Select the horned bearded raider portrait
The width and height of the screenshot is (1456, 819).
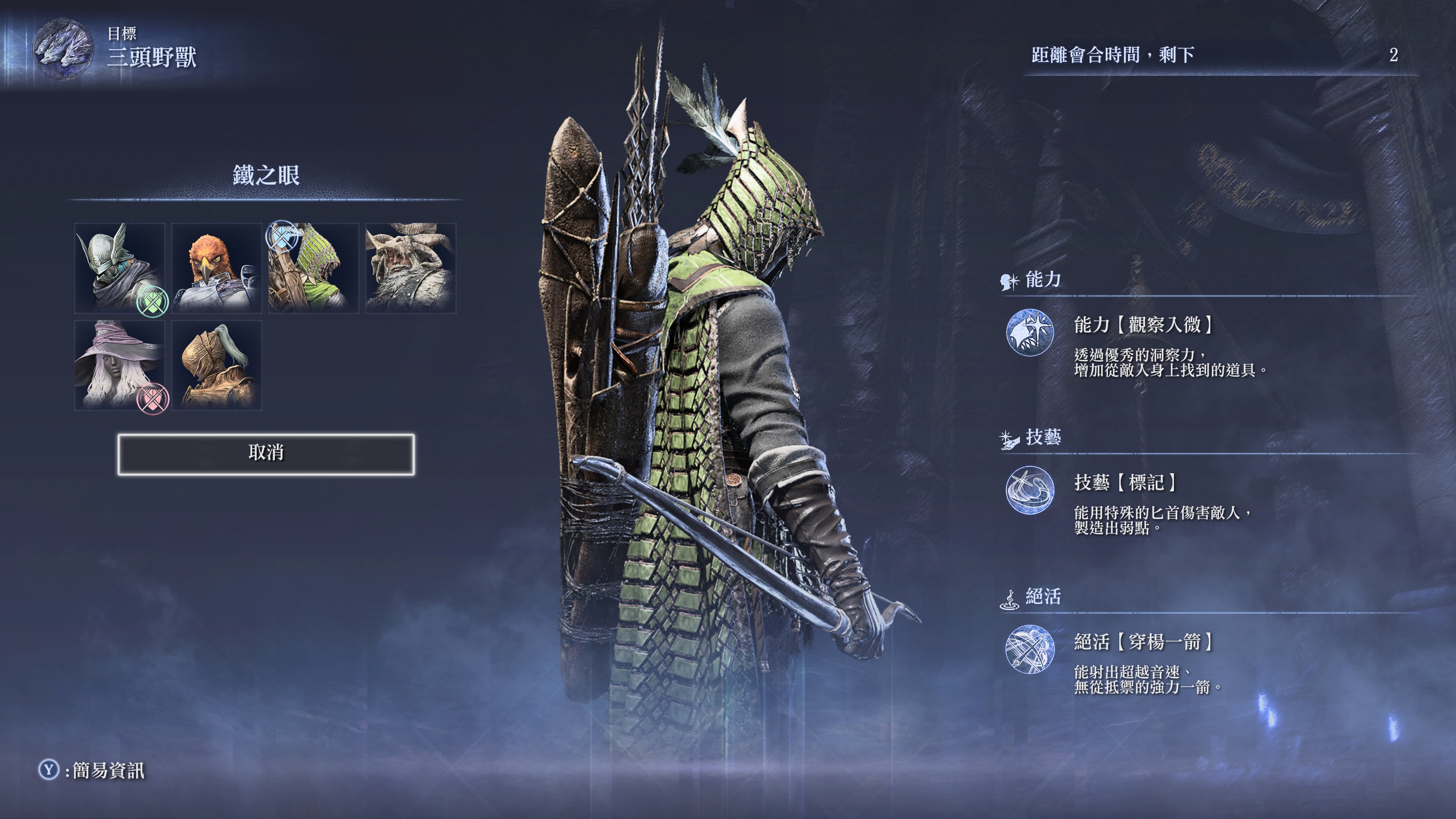[411, 268]
